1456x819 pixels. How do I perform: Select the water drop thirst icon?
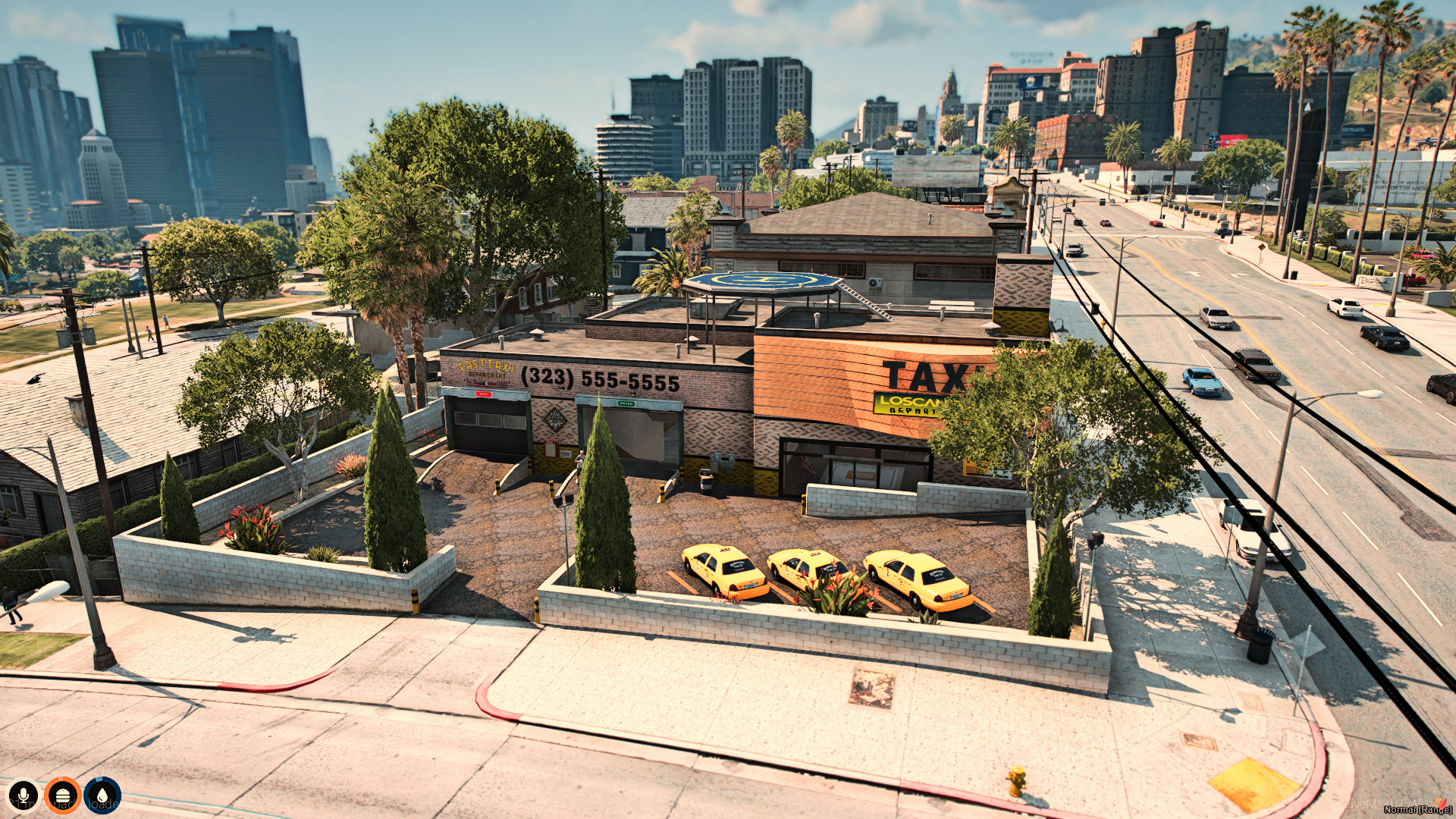102,795
